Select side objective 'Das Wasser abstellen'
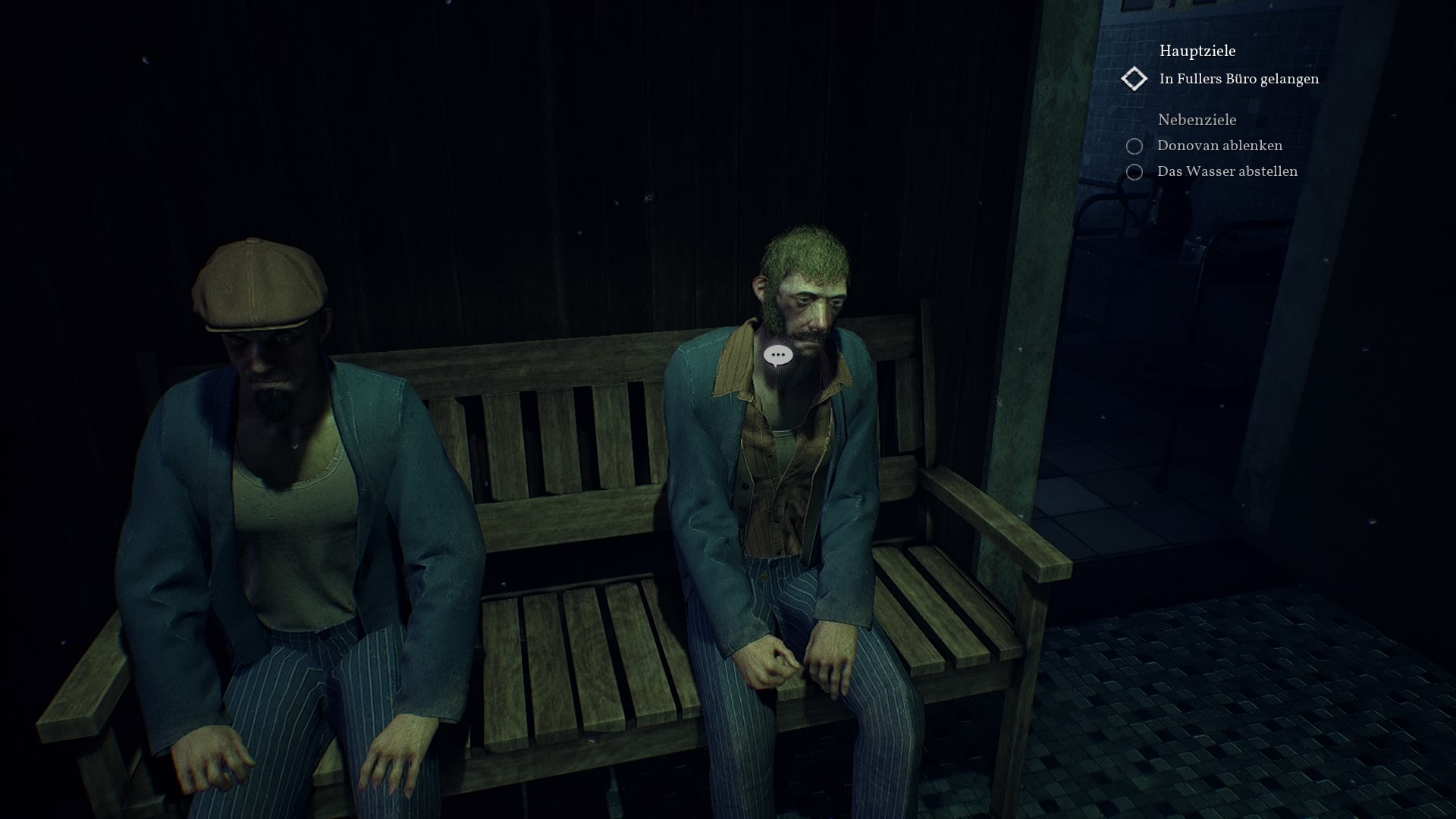The width and height of the screenshot is (1456, 819). pos(1226,171)
